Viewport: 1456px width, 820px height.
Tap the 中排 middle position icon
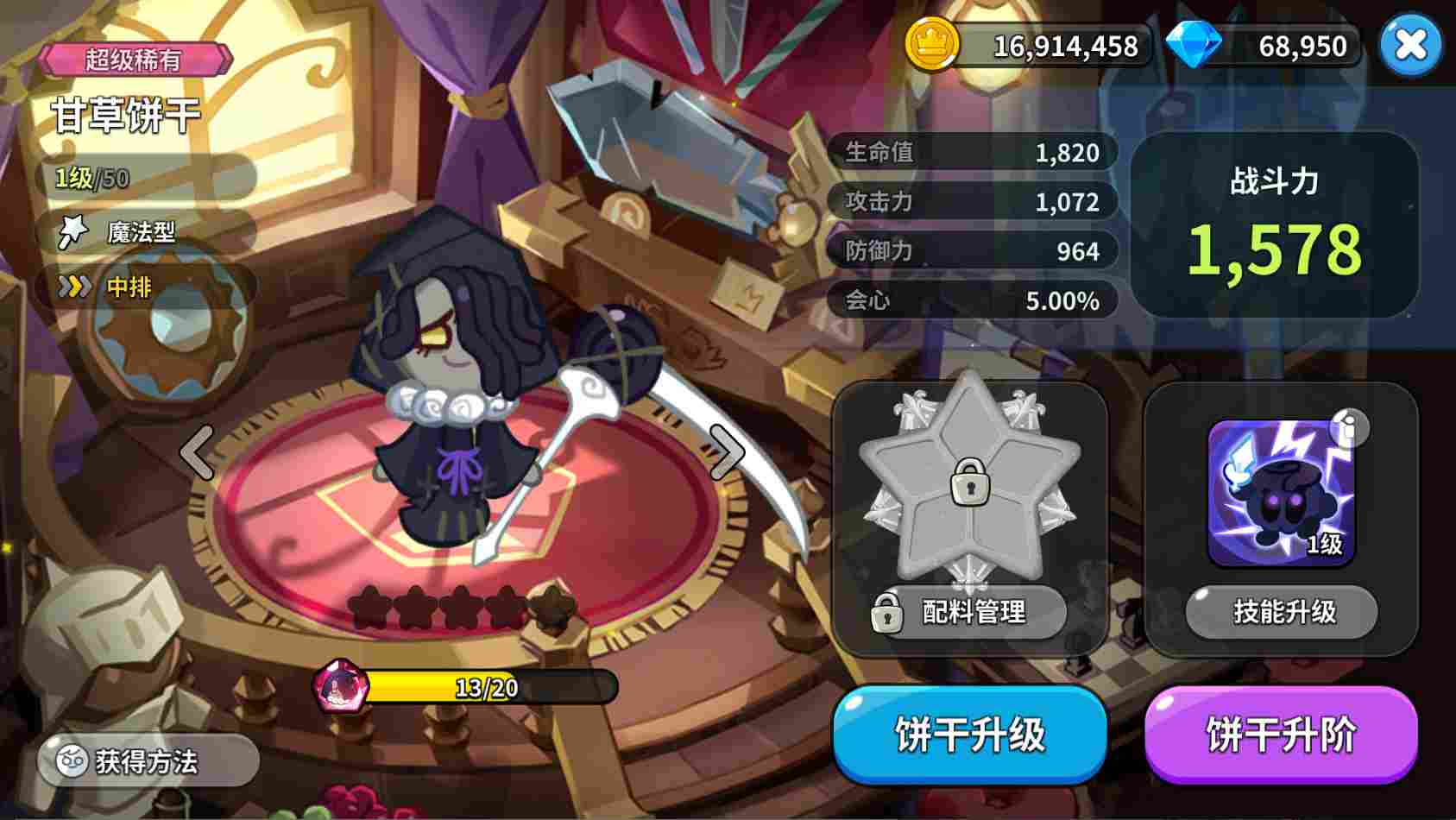click(x=76, y=285)
